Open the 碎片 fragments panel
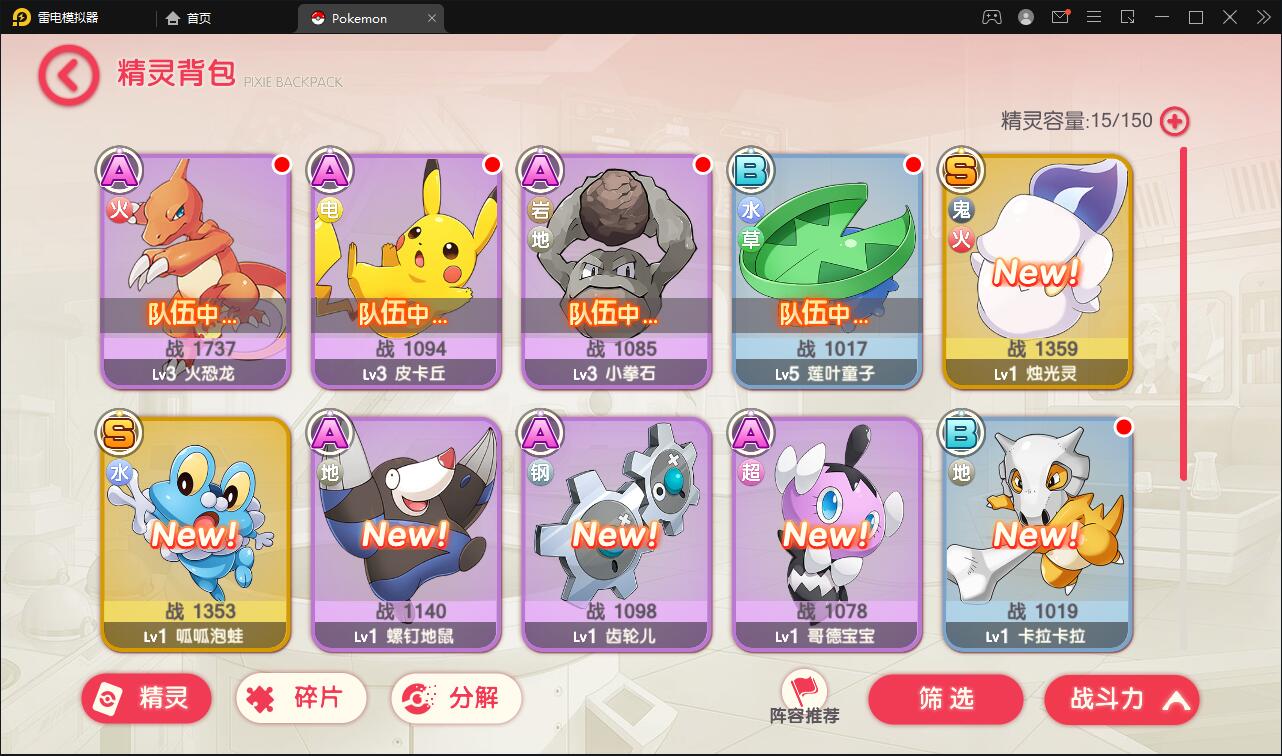Viewport: 1282px width, 756px height. pos(301,698)
